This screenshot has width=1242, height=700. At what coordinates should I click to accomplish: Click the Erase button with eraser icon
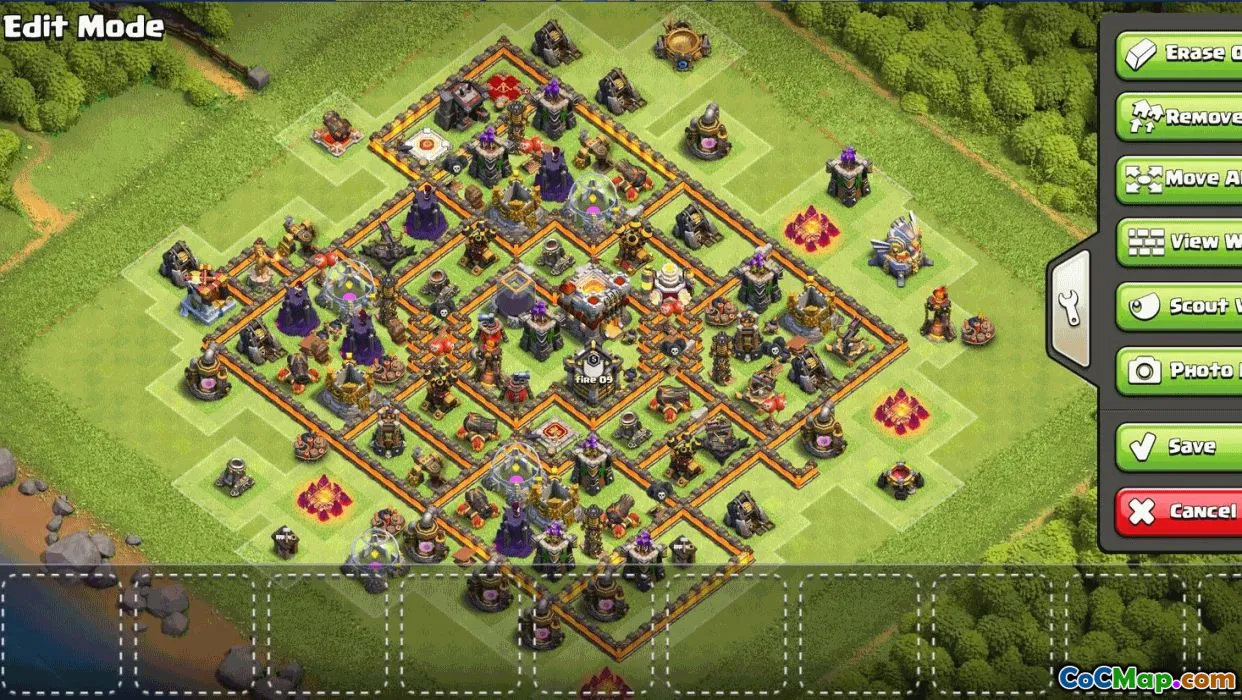pos(1180,53)
